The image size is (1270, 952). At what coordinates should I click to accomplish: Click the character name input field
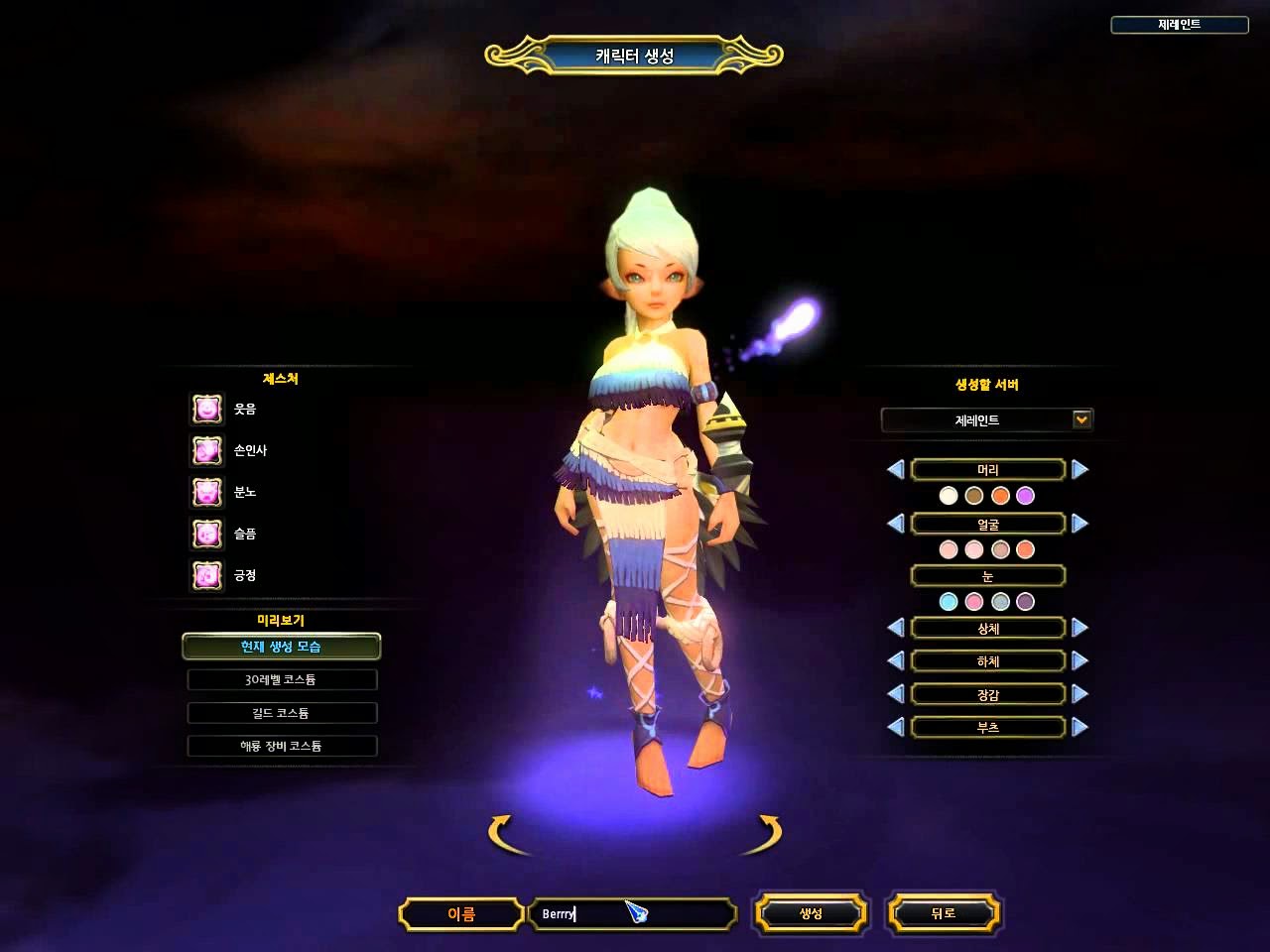tap(632, 913)
